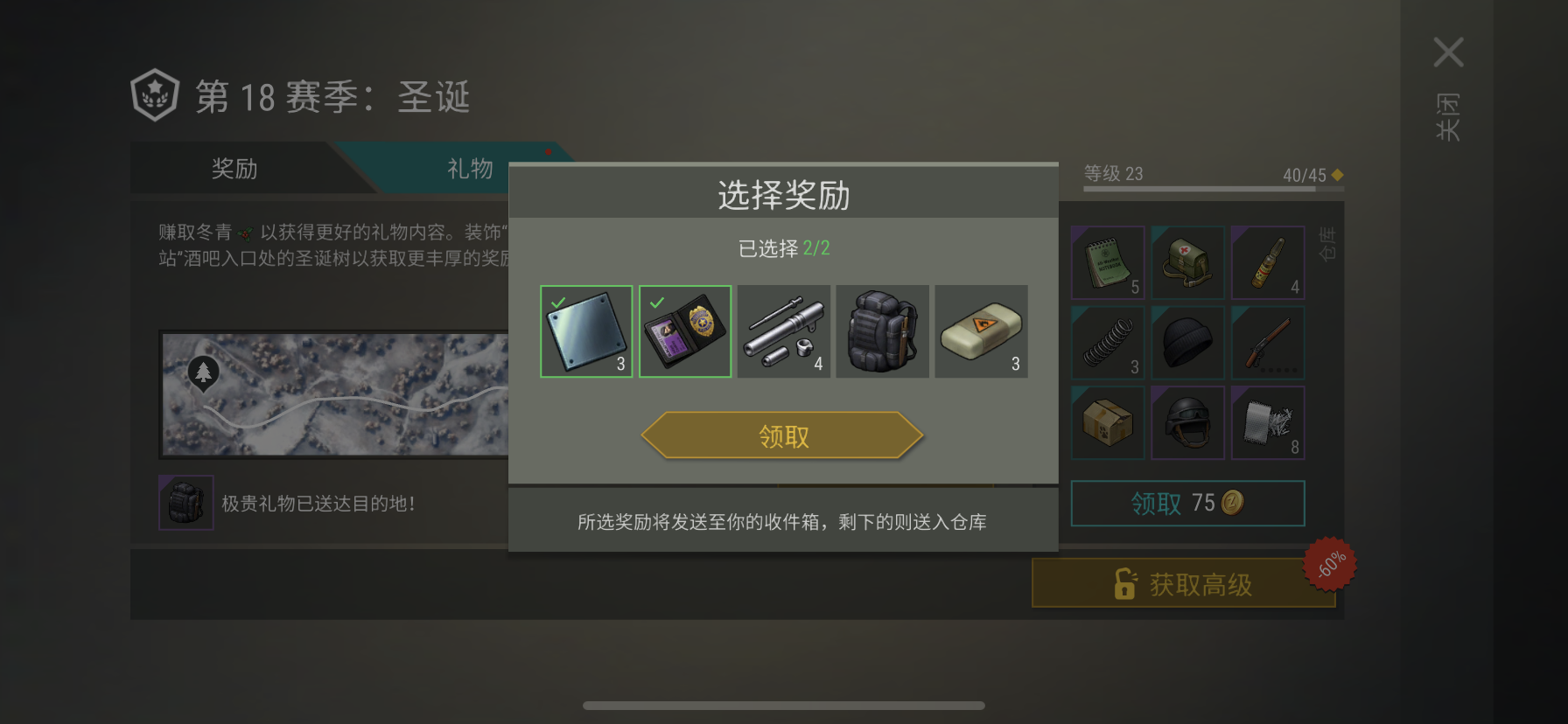Click the 领取 75 coins button
Image resolution: width=1568 pixels, height=724 pixels.
1187,504
